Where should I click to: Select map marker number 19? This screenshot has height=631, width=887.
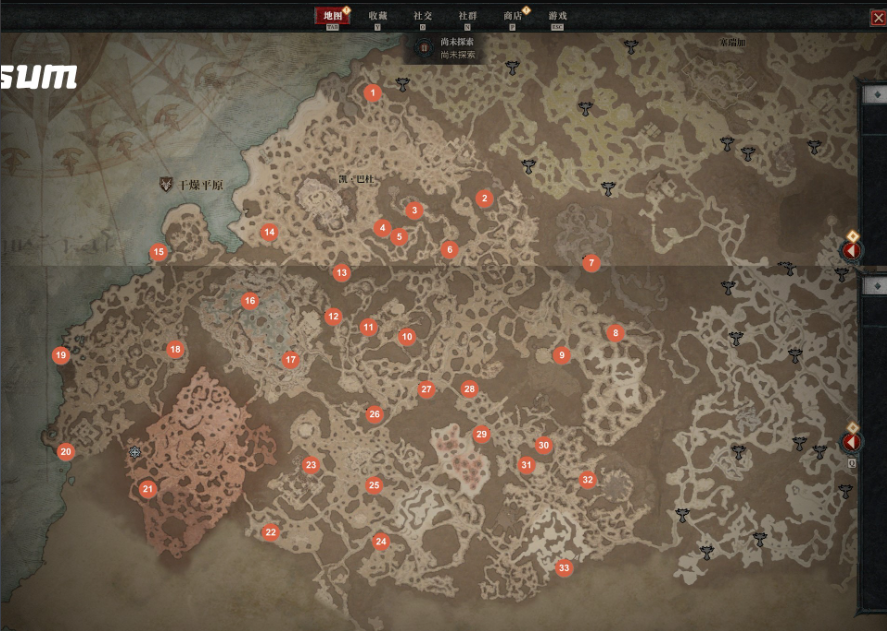click(61, 355)
